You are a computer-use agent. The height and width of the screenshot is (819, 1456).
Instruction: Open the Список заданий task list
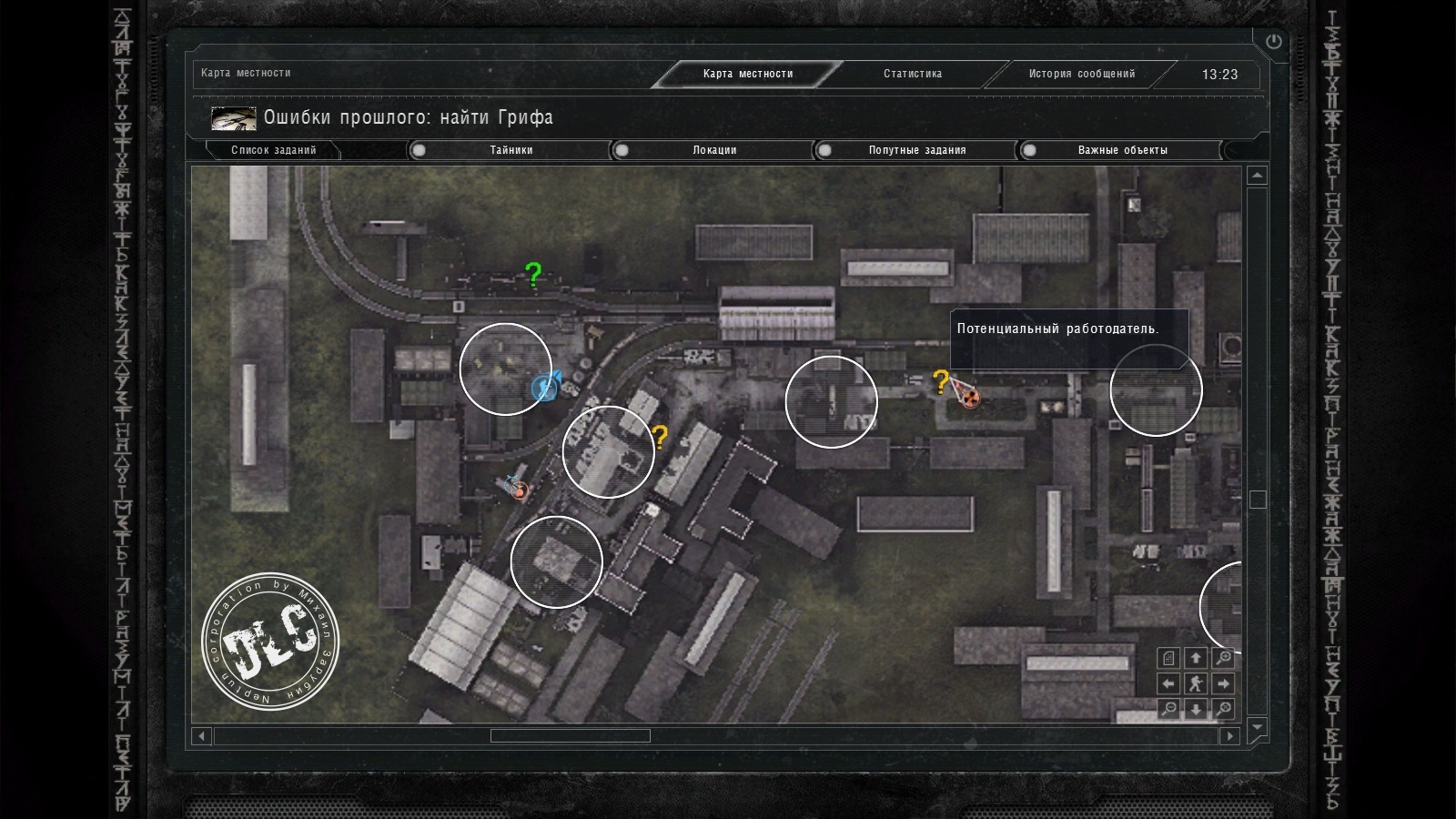273,150
